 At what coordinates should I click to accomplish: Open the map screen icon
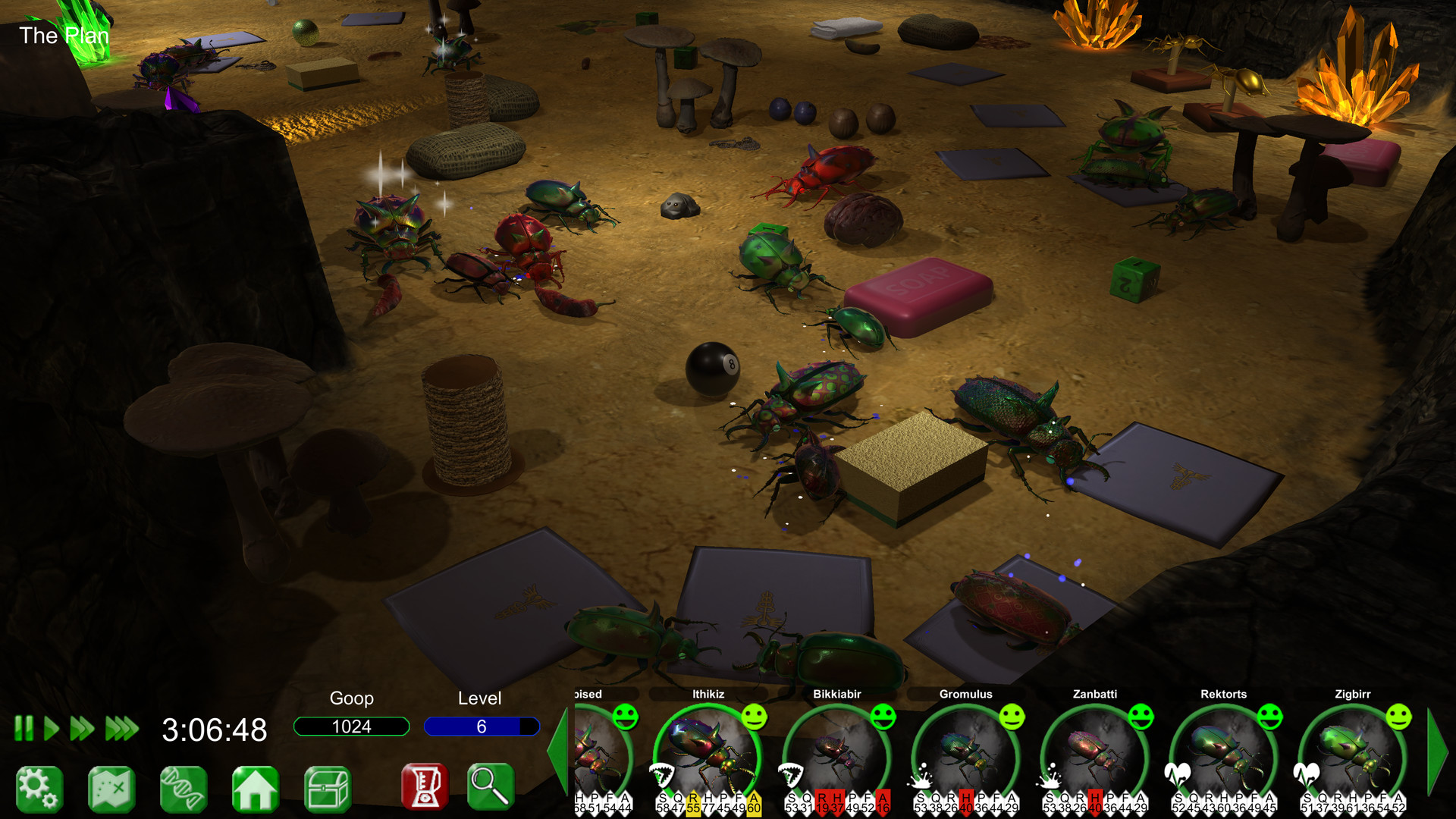pos(111,789)
